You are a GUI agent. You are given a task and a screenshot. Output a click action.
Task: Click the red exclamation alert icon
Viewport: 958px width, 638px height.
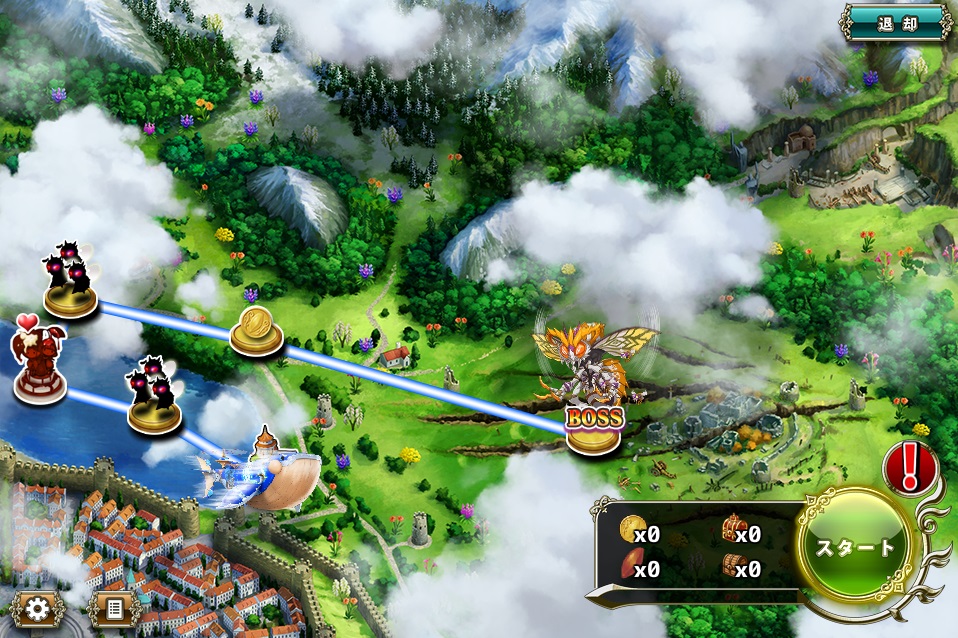[x=908, y=467]
